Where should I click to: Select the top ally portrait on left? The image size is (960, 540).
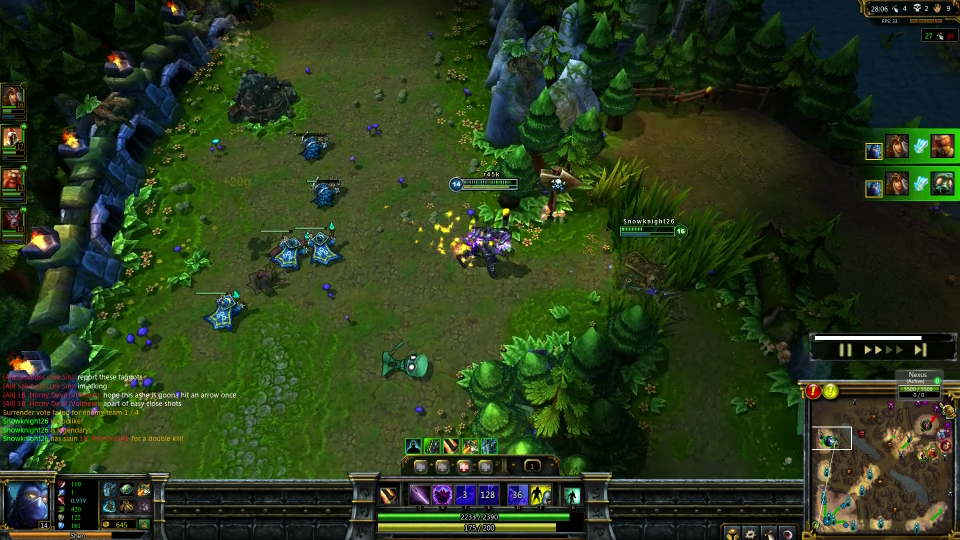(x=12, y=99)
